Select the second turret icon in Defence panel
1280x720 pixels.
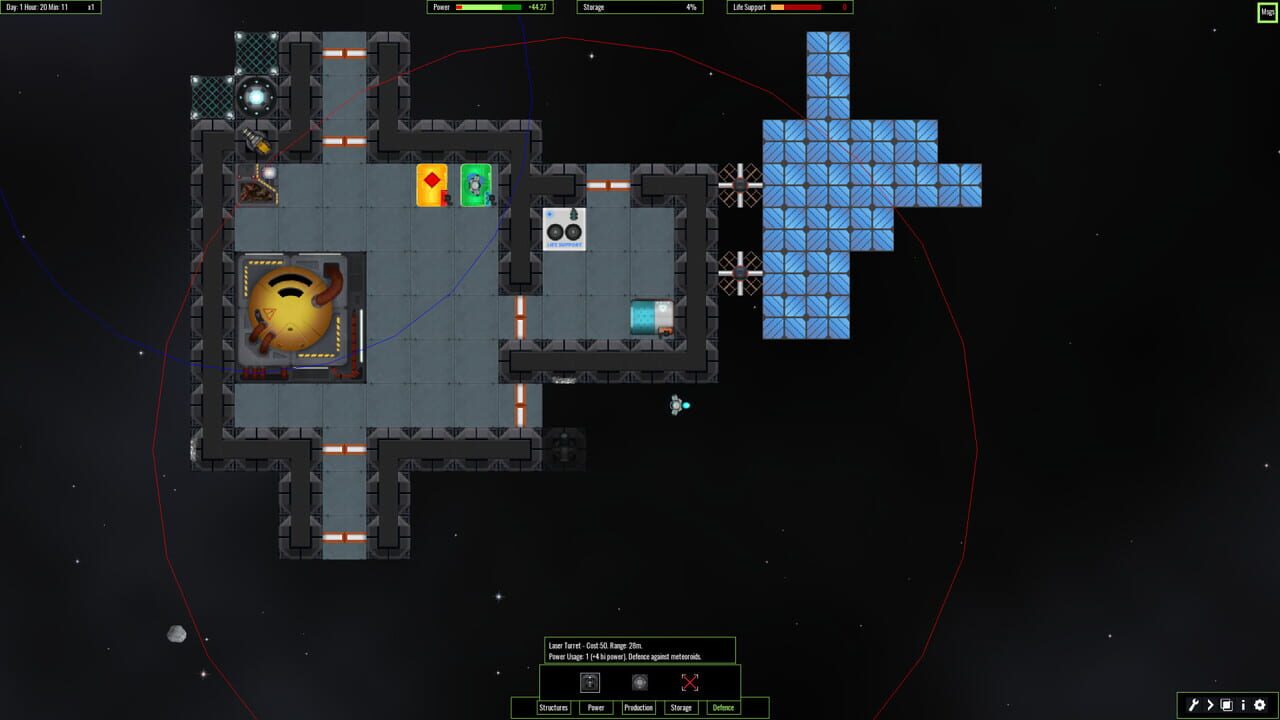638,682
